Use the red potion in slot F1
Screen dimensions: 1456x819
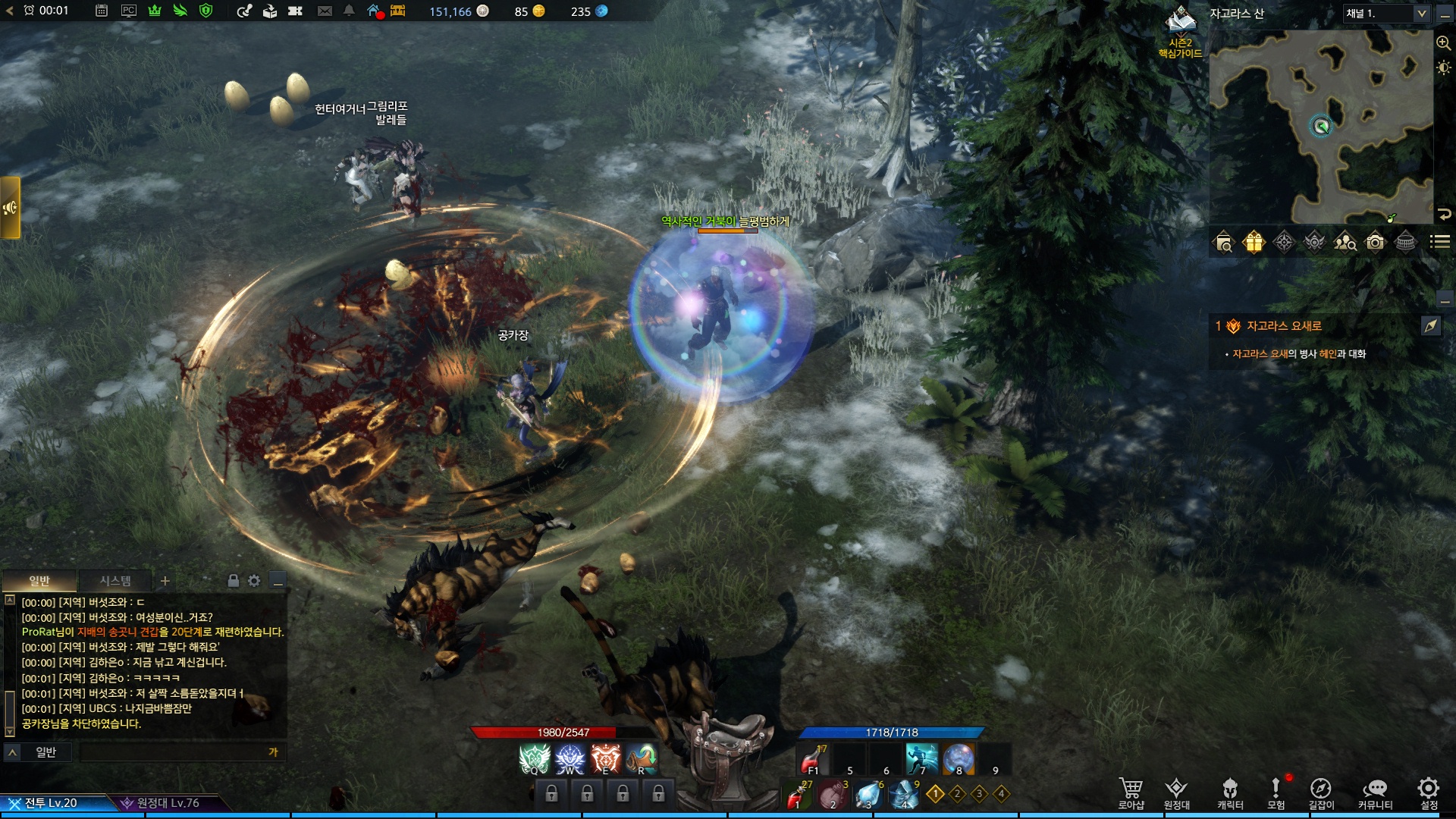pyautogui.click(x=814, y=758)
